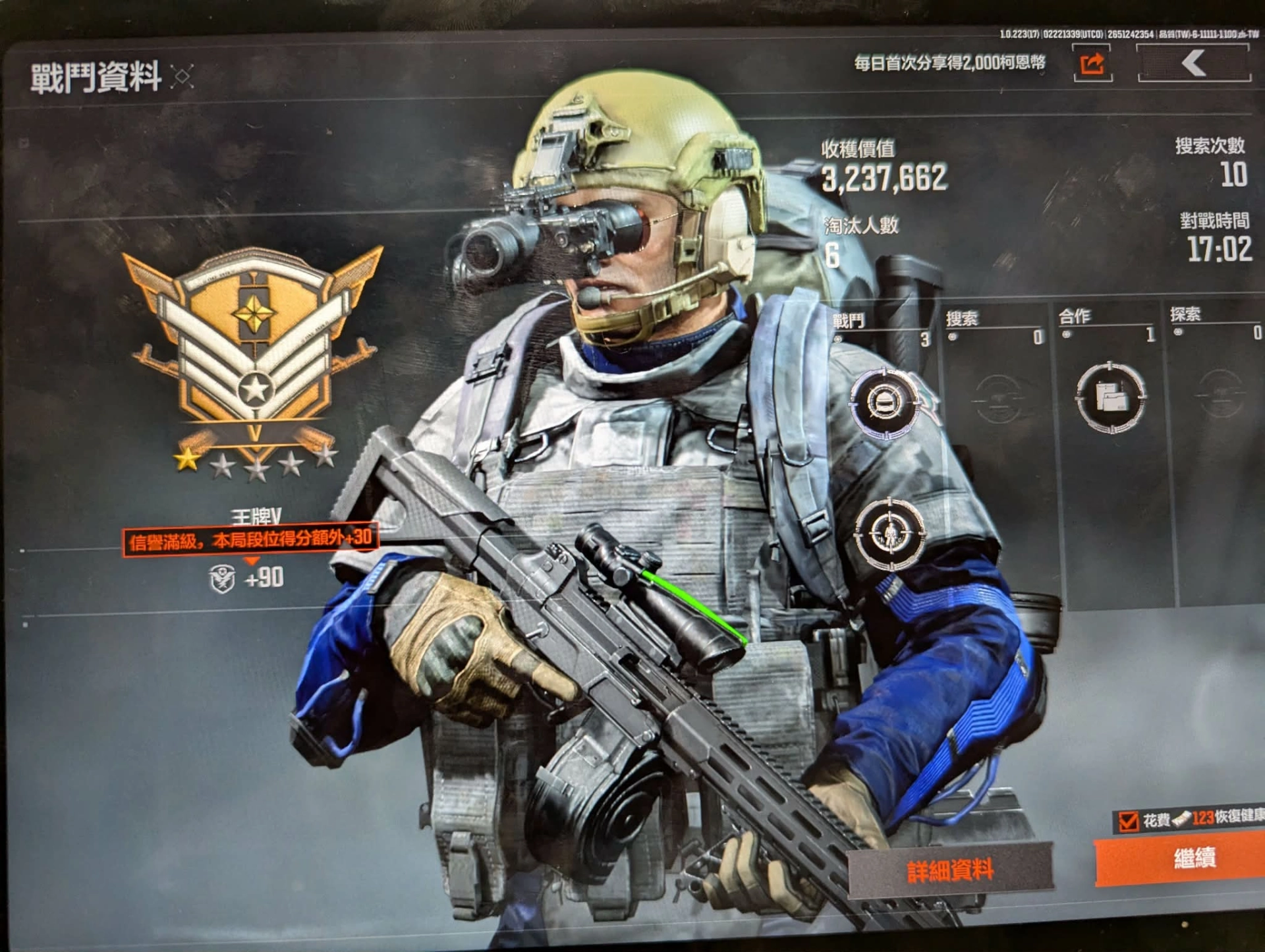Go back using the arrow button
This screenshot has height=952, width=1265.
click(1193, 64)
